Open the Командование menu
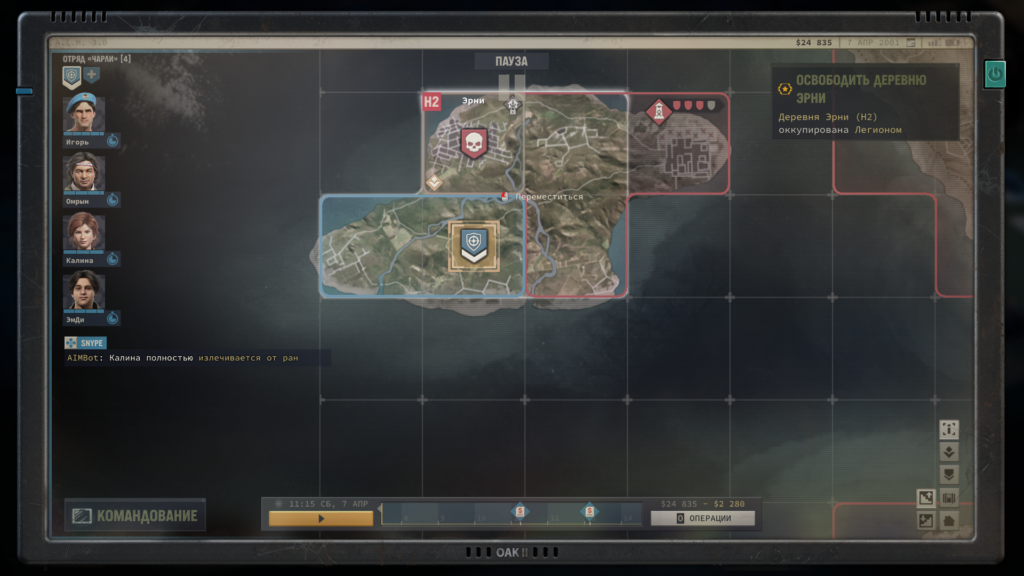Image resolution: width=1024 pixels, height=576 pixels. [x=135, y=516]
